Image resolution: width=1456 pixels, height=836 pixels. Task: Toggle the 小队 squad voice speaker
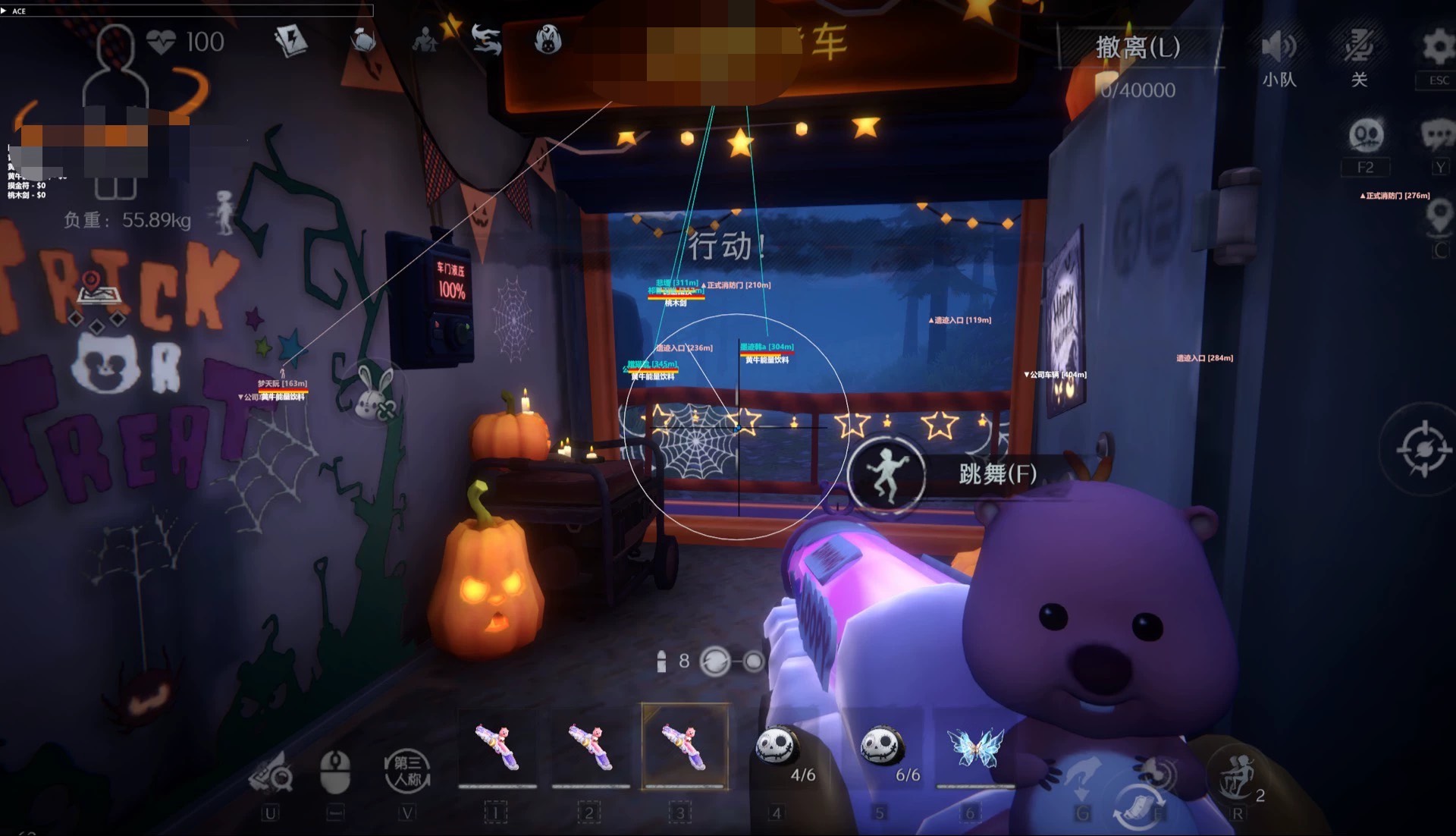(x=1279, y=49)
